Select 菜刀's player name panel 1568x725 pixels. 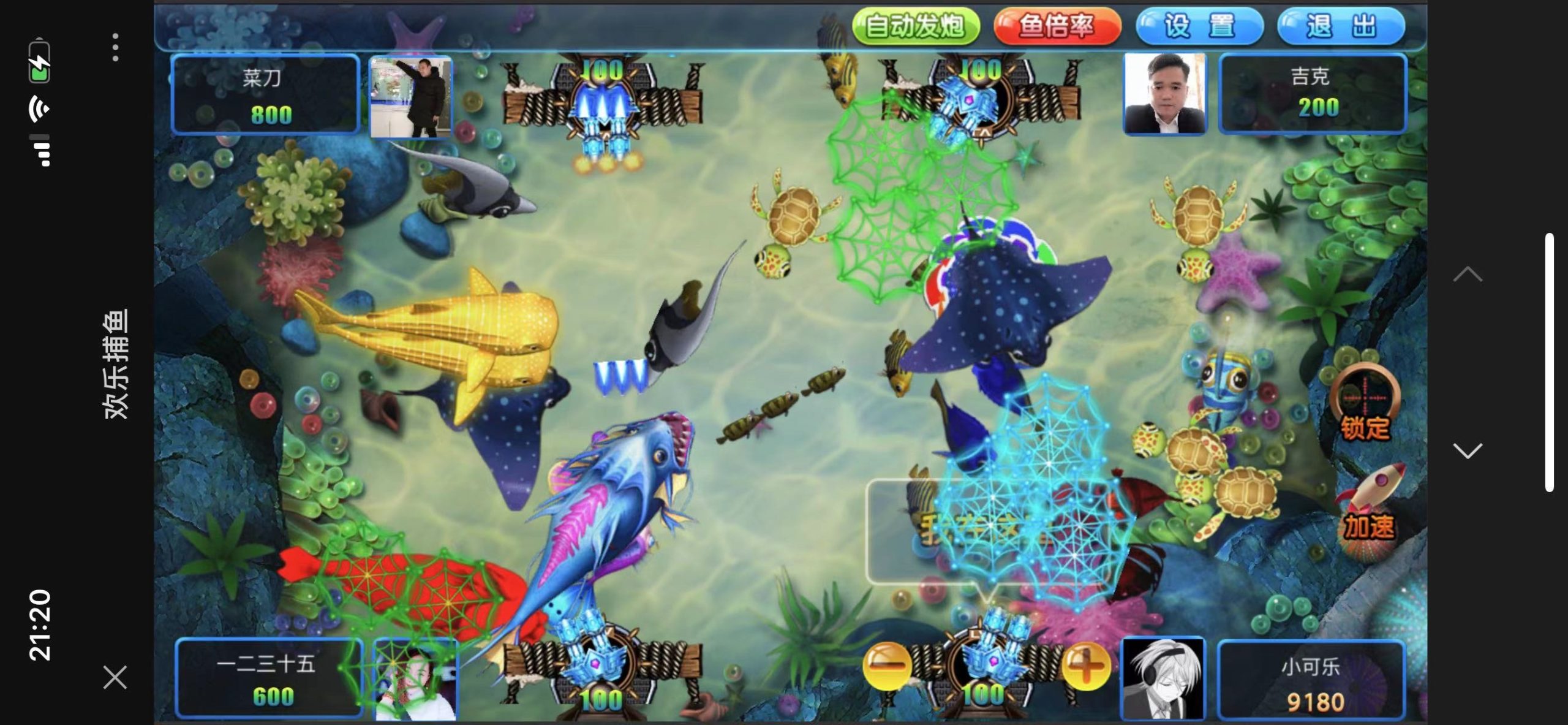(265, 94)
